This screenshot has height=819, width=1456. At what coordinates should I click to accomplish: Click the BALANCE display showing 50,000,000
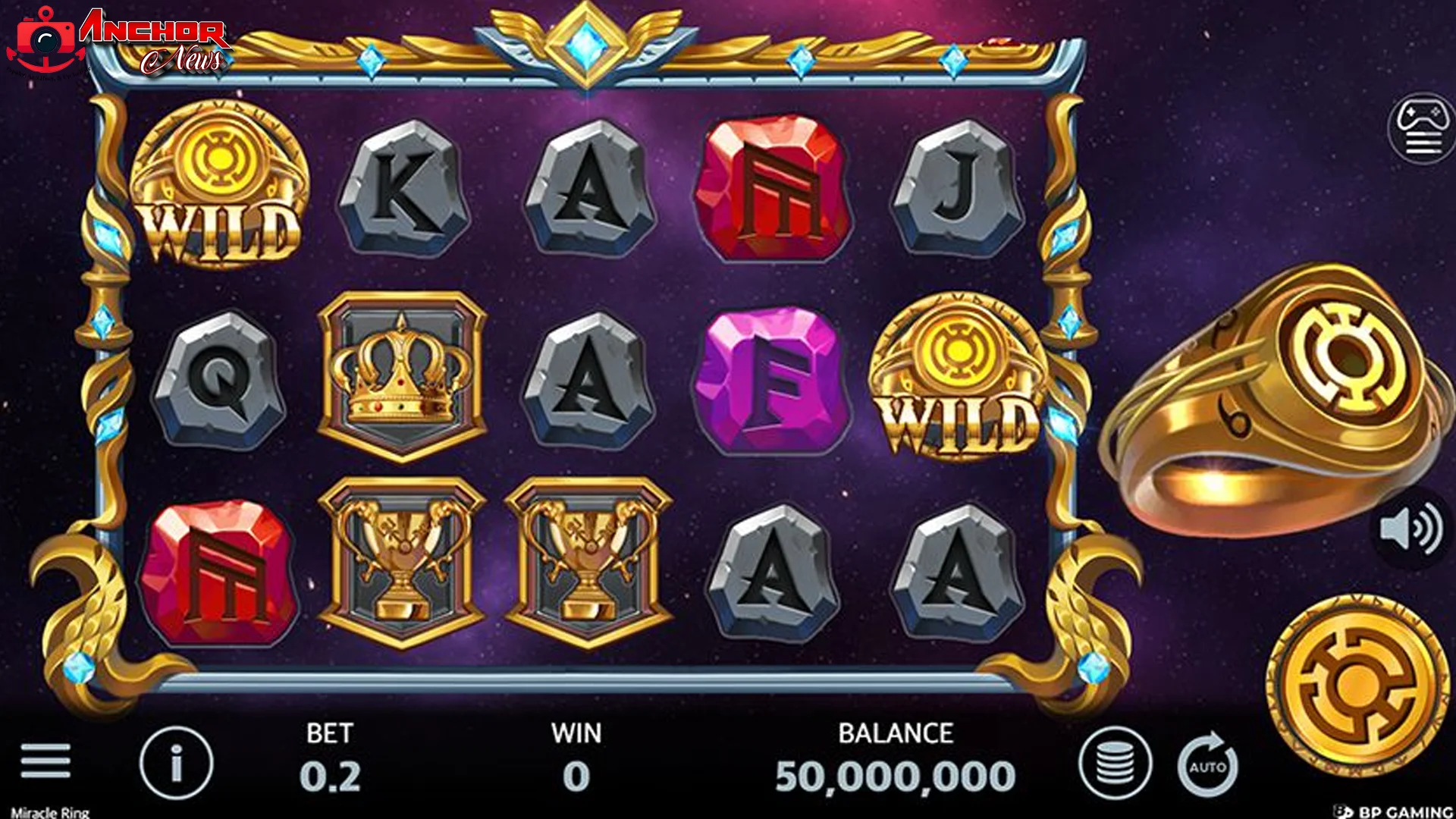click(895, 758)
